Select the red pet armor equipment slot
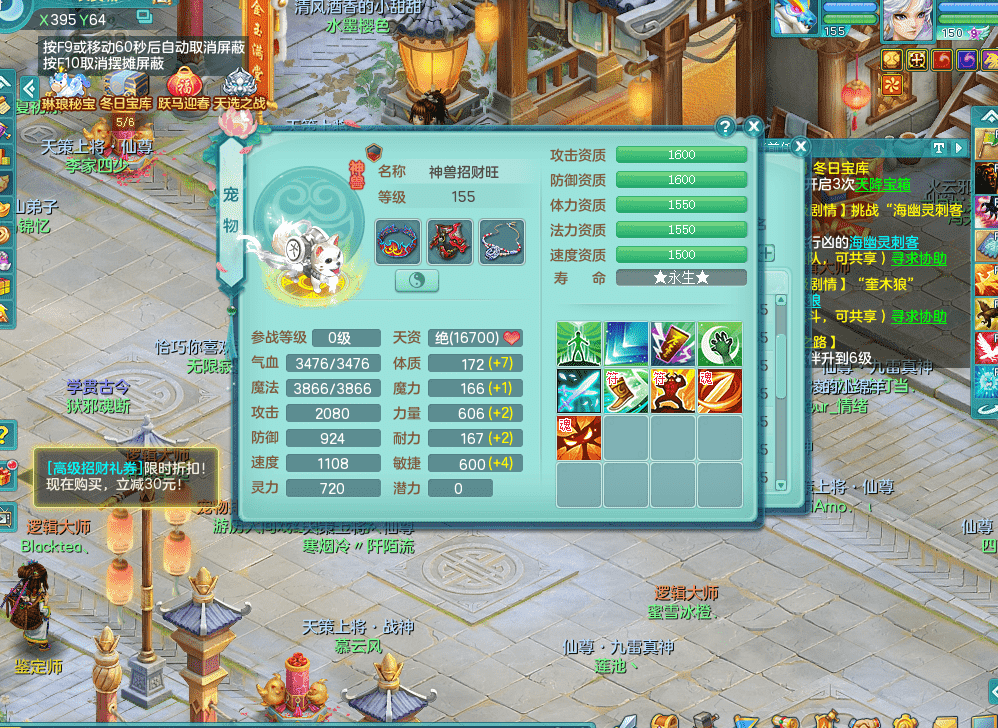 click(449, 242)
